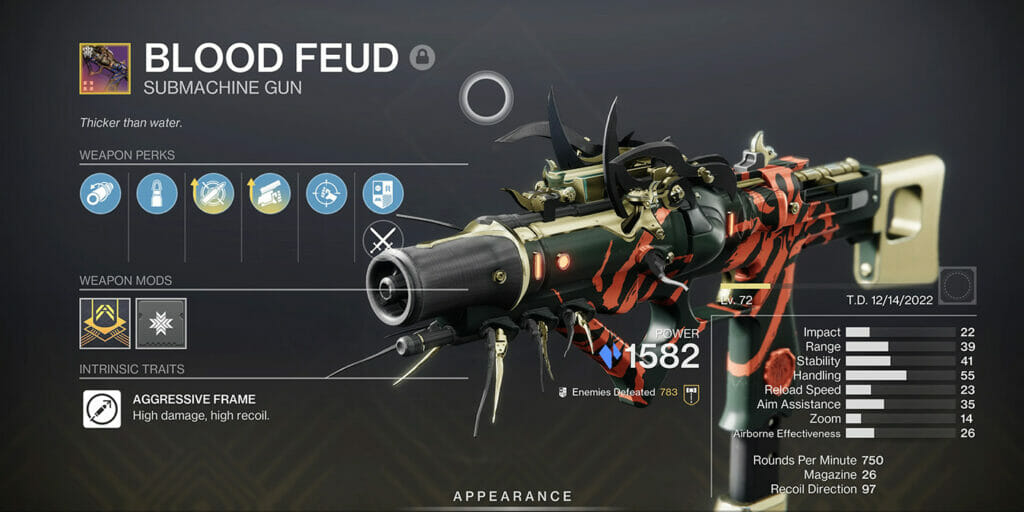Toggle the crossed swords tracker
This screenshot has height=512, width=1024.
tap(383, 241)
